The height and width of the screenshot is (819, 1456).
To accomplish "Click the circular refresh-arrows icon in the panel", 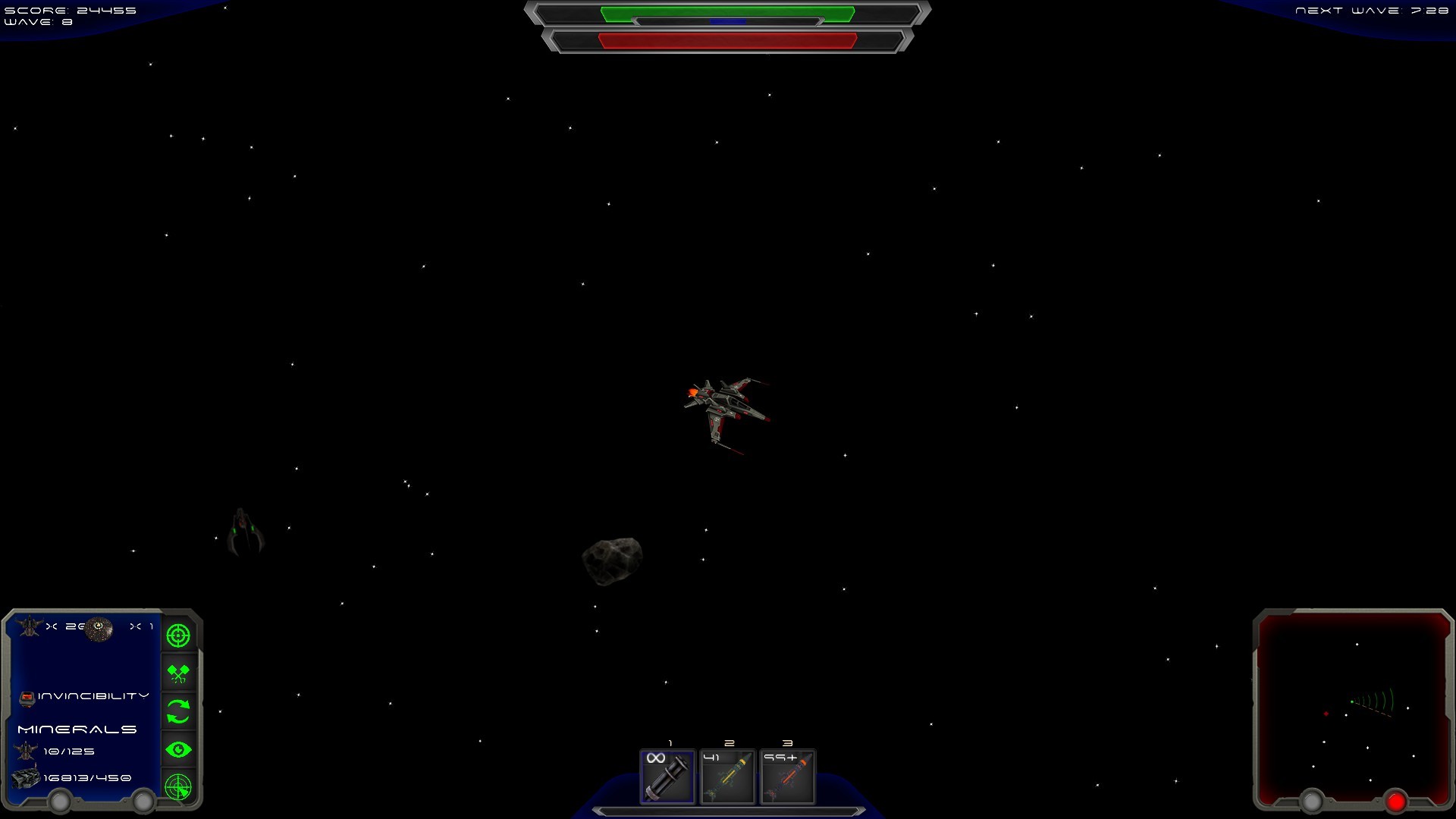I will point(179,711).
